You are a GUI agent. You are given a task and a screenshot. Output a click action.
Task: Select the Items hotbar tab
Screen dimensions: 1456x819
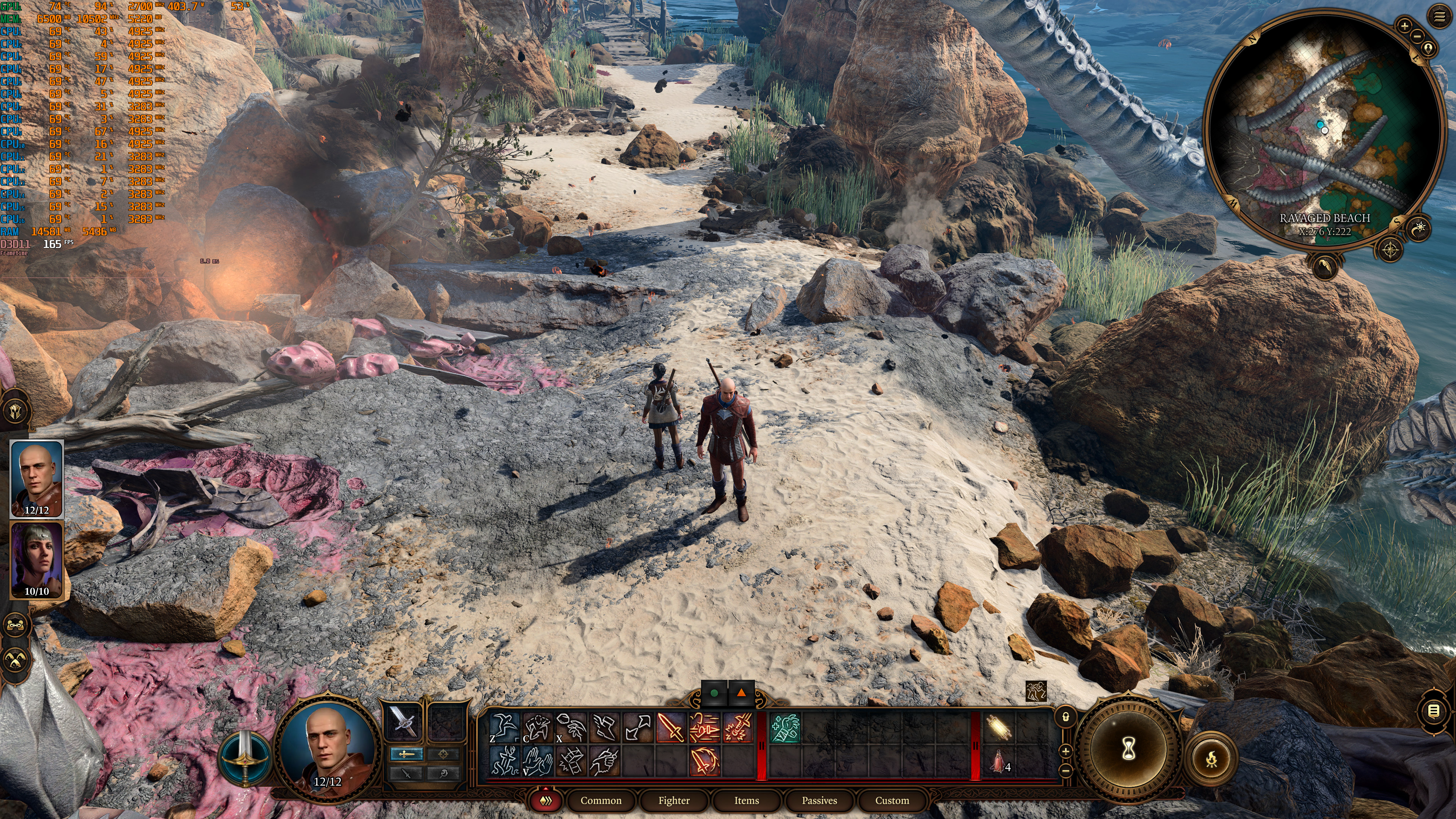746,800
